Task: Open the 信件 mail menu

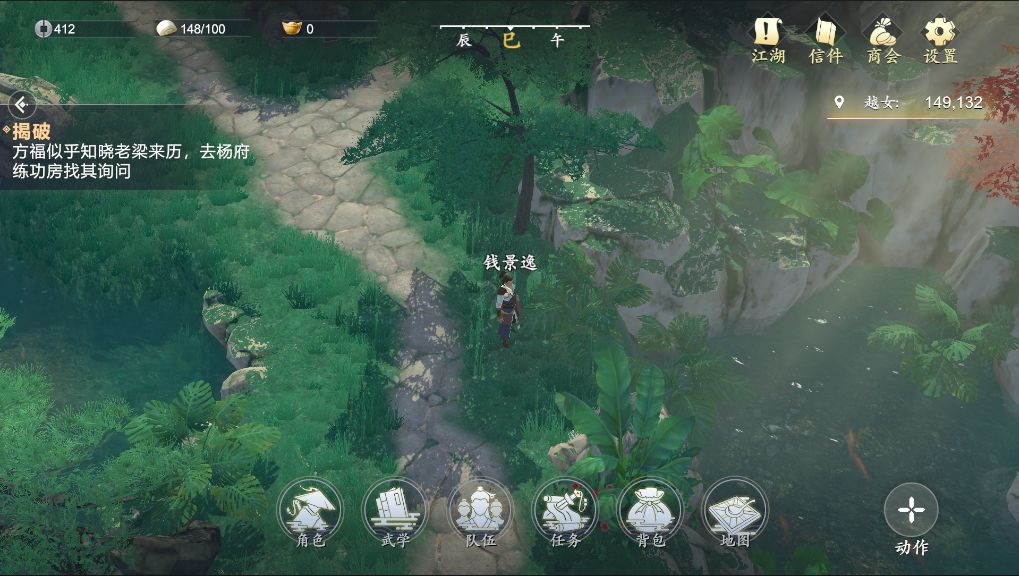Action: coord(826,38)
